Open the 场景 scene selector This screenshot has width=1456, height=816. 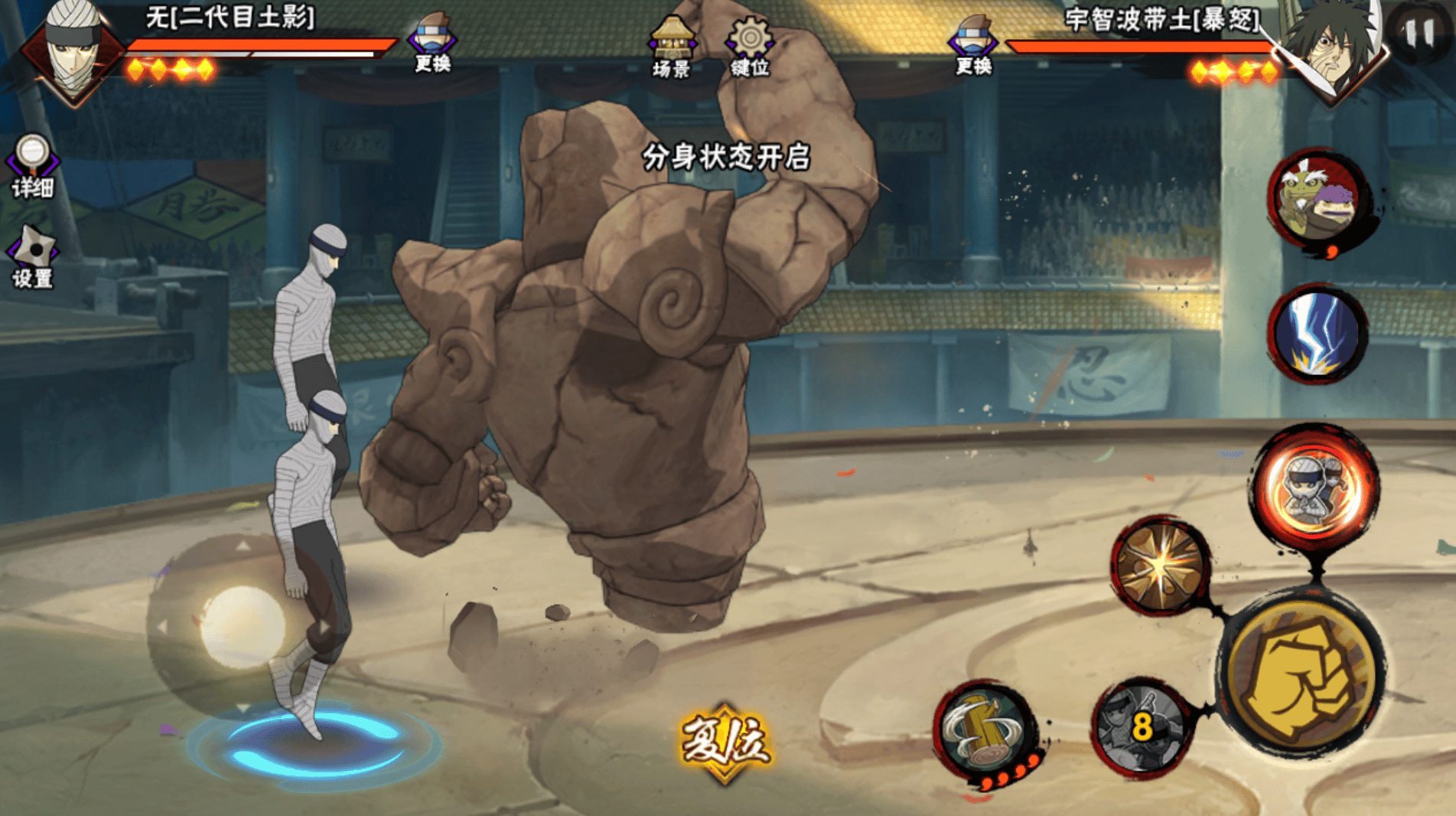click(x=671, y=47)
